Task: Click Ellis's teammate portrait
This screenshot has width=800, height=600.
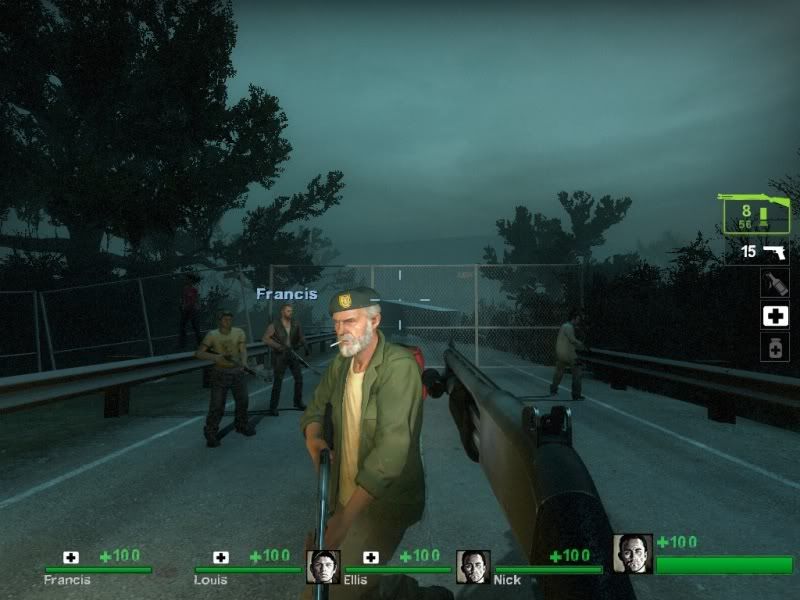Action: click(x=323, y=566)
